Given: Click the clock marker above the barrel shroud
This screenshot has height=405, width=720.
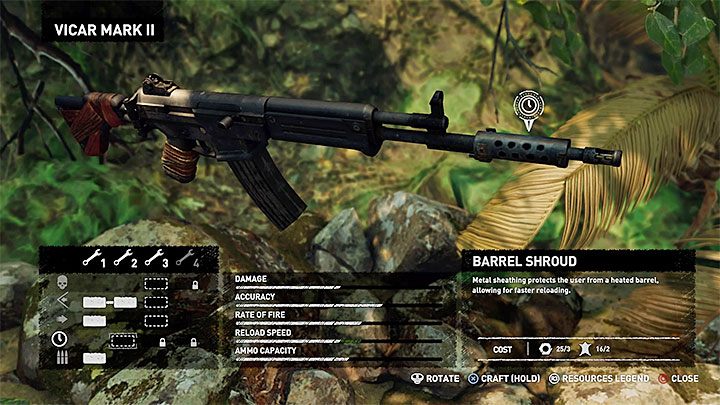Looking at the screenshot, I should click(527, 105).
